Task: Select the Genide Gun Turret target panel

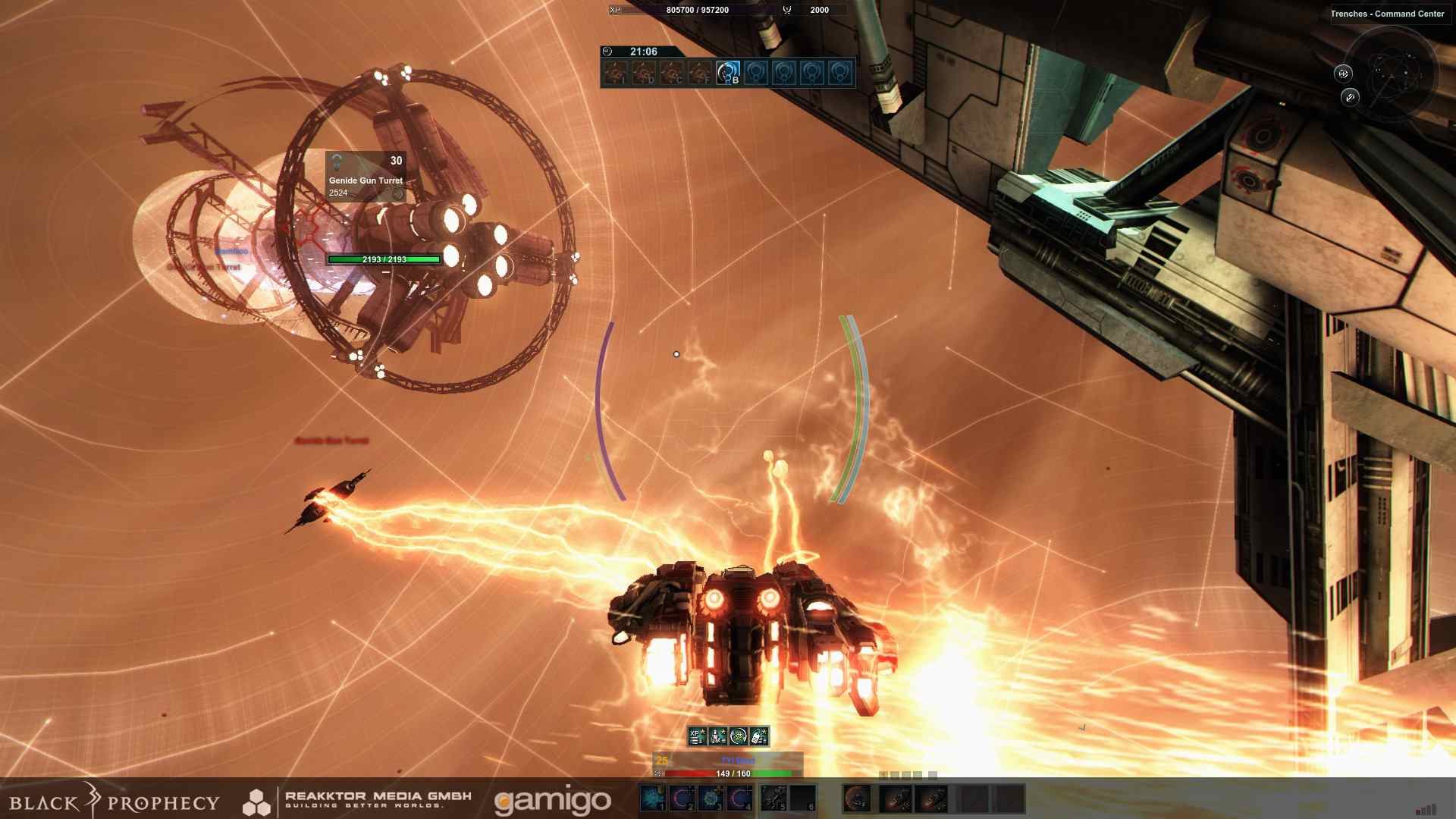Action: click(x=366, y=177)
